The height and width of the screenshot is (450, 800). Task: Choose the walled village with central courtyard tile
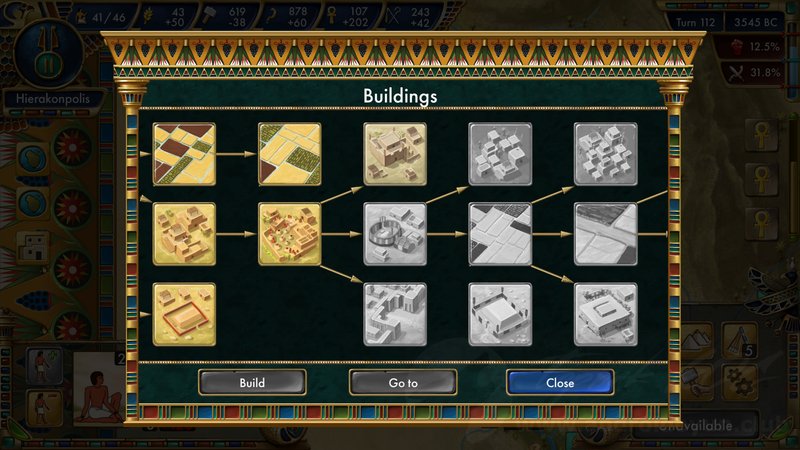(x=290, y=234)
